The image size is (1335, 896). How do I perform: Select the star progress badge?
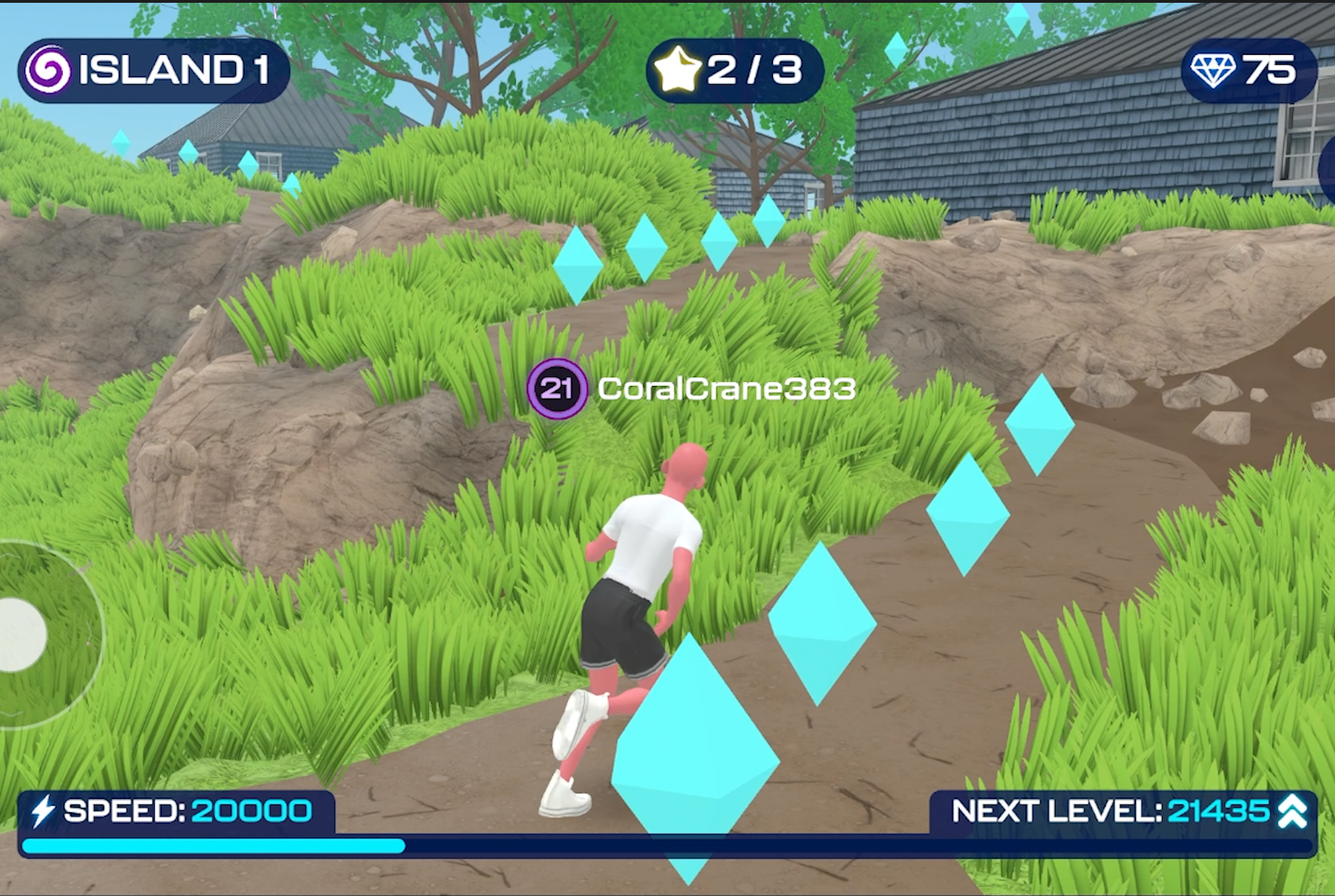[734, 70]
